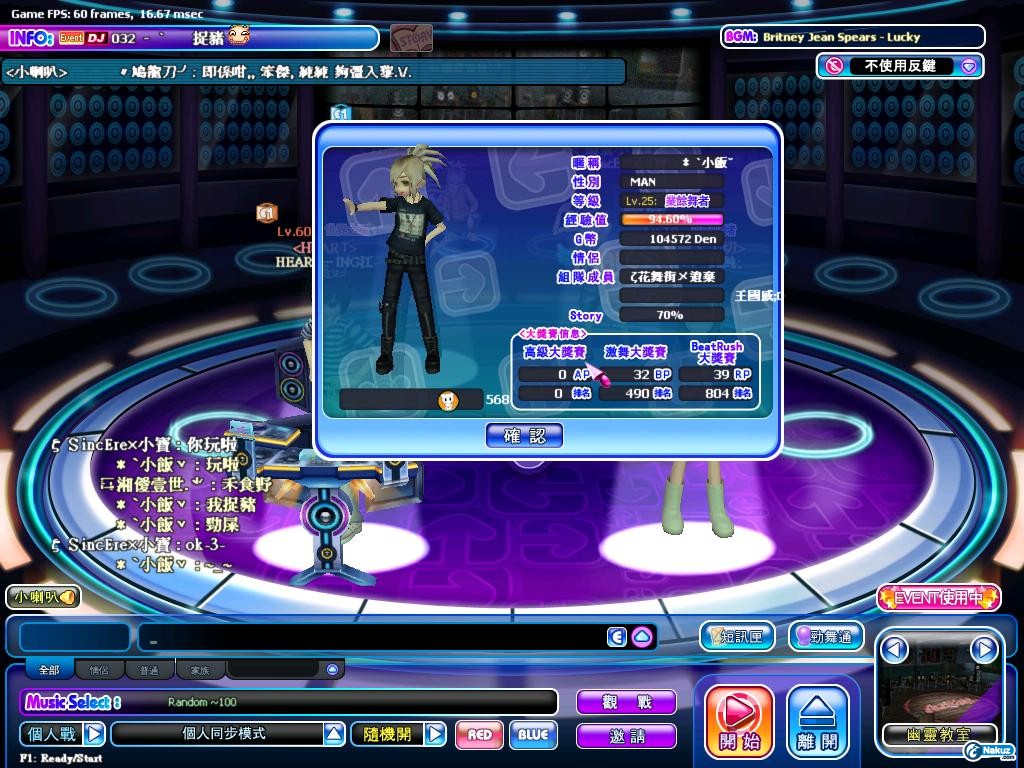The height and width of the screenshot is (768, 1024).
Task: Click the chat text input field
Action: pyautogui.click(x=370, y=637)
